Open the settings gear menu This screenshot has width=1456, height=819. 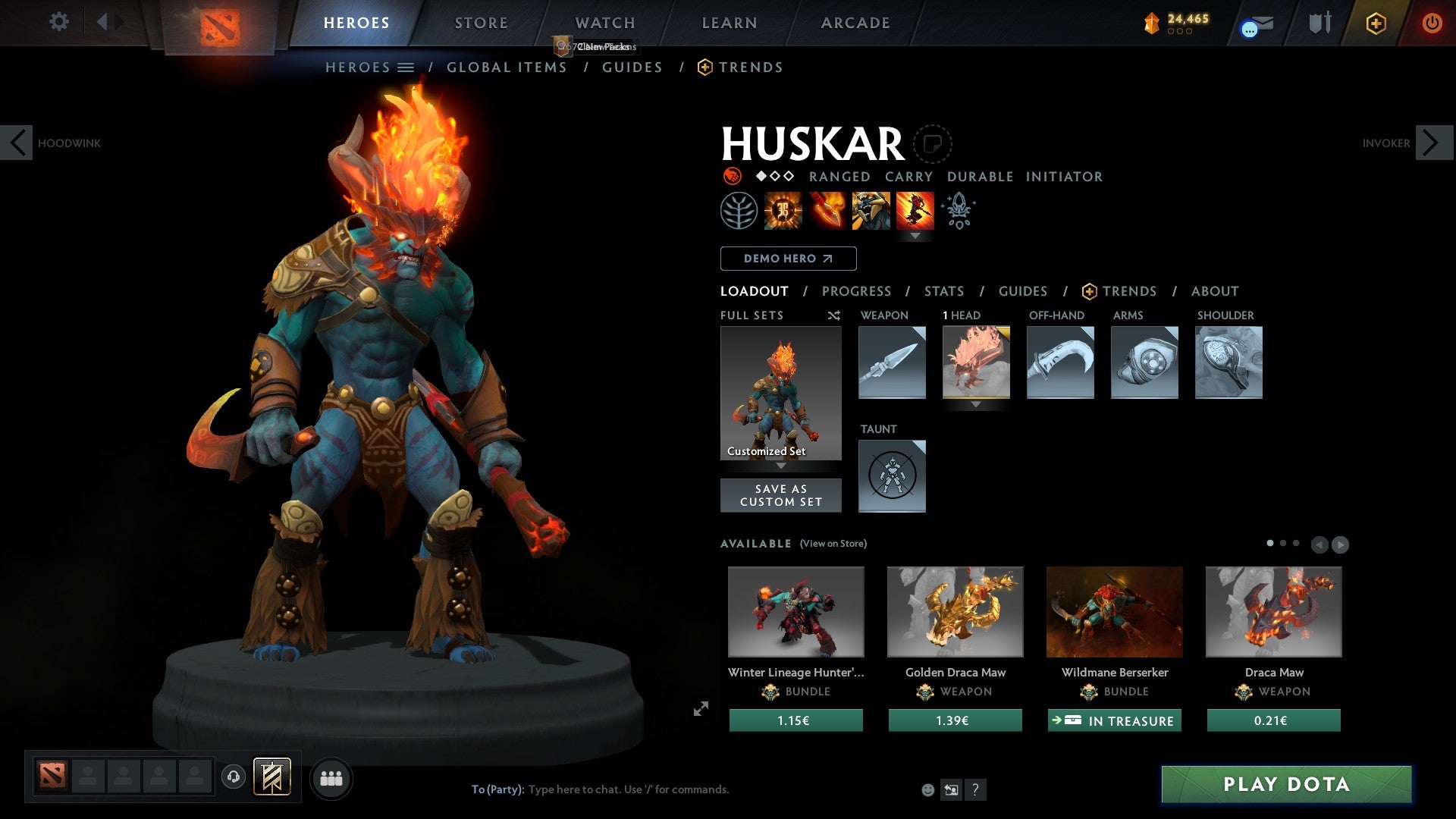pyautogui.click(x=59, y=22)
